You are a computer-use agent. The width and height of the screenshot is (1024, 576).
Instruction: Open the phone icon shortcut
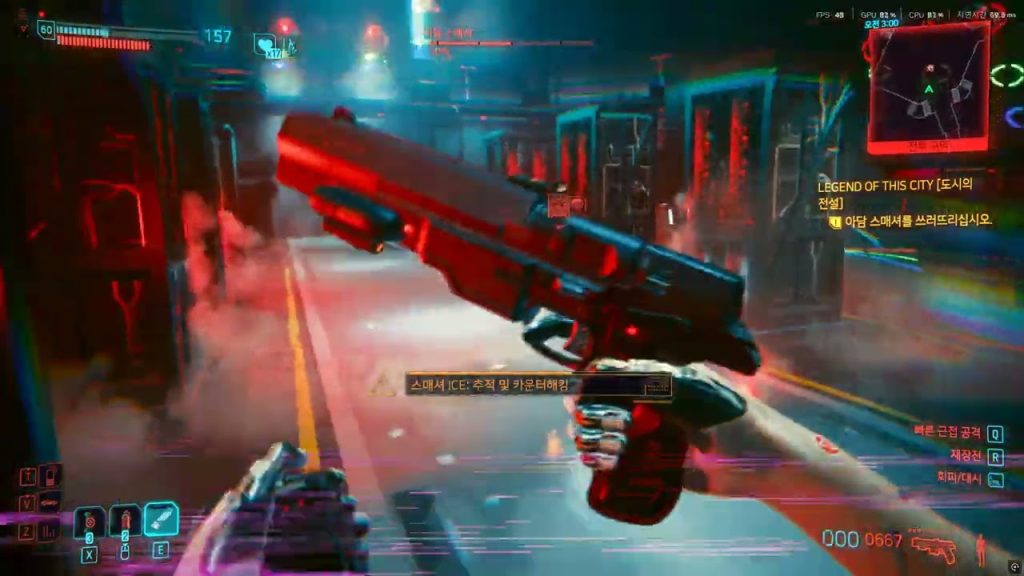coord(51,475)
